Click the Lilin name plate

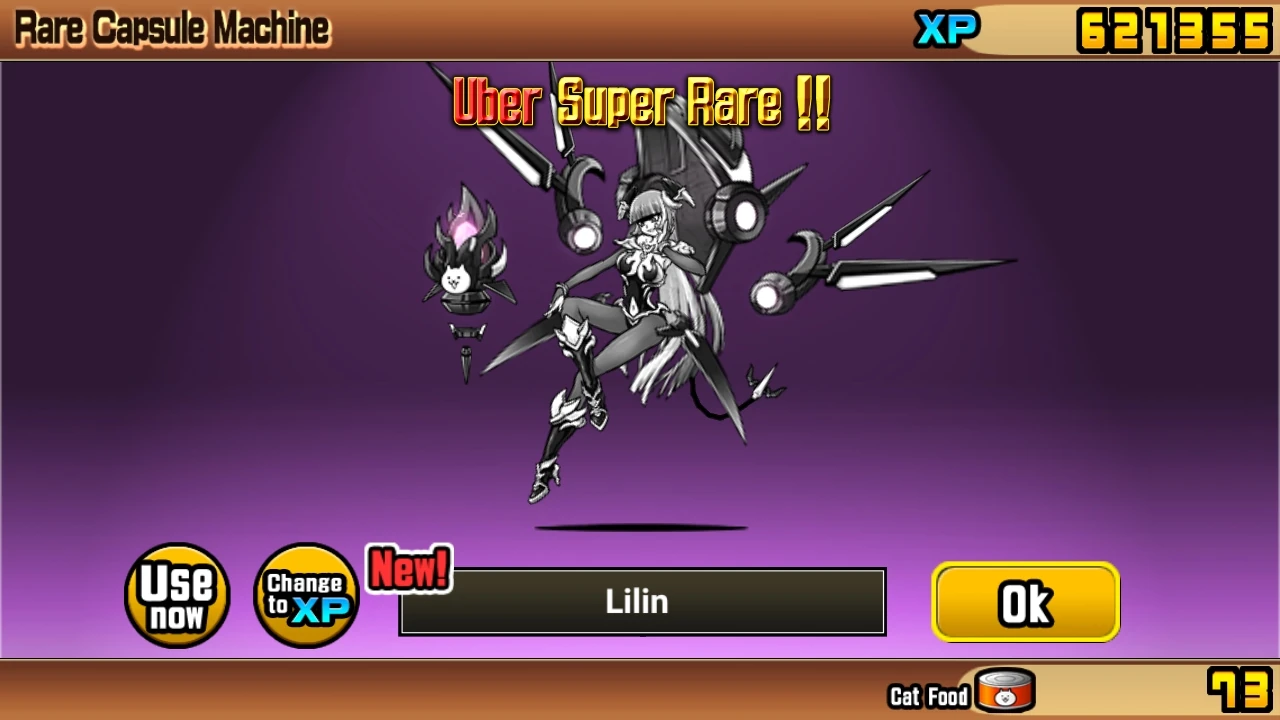[x=640, y=601]
